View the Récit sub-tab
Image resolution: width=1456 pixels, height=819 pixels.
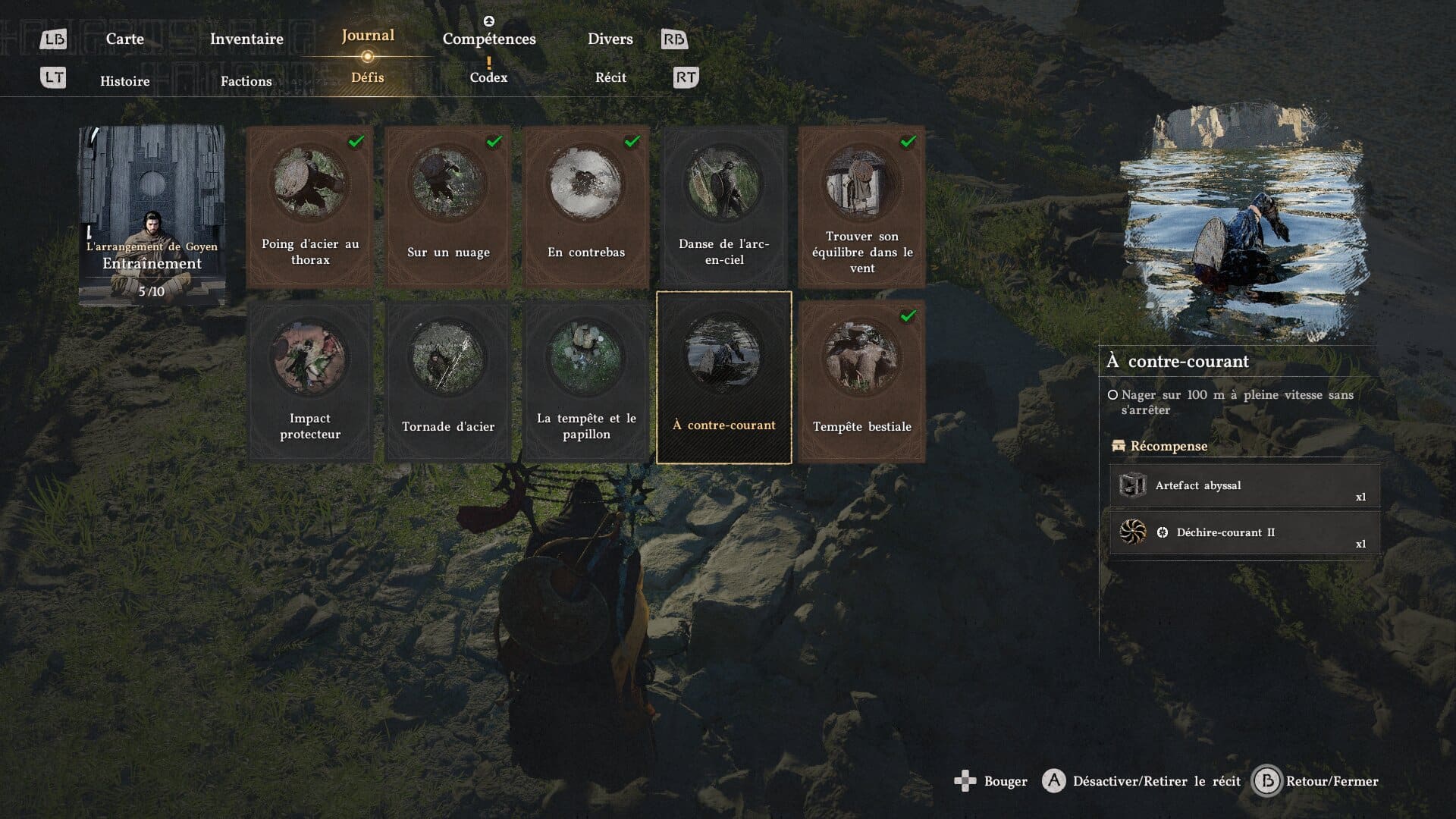click(x=610, y=77)
